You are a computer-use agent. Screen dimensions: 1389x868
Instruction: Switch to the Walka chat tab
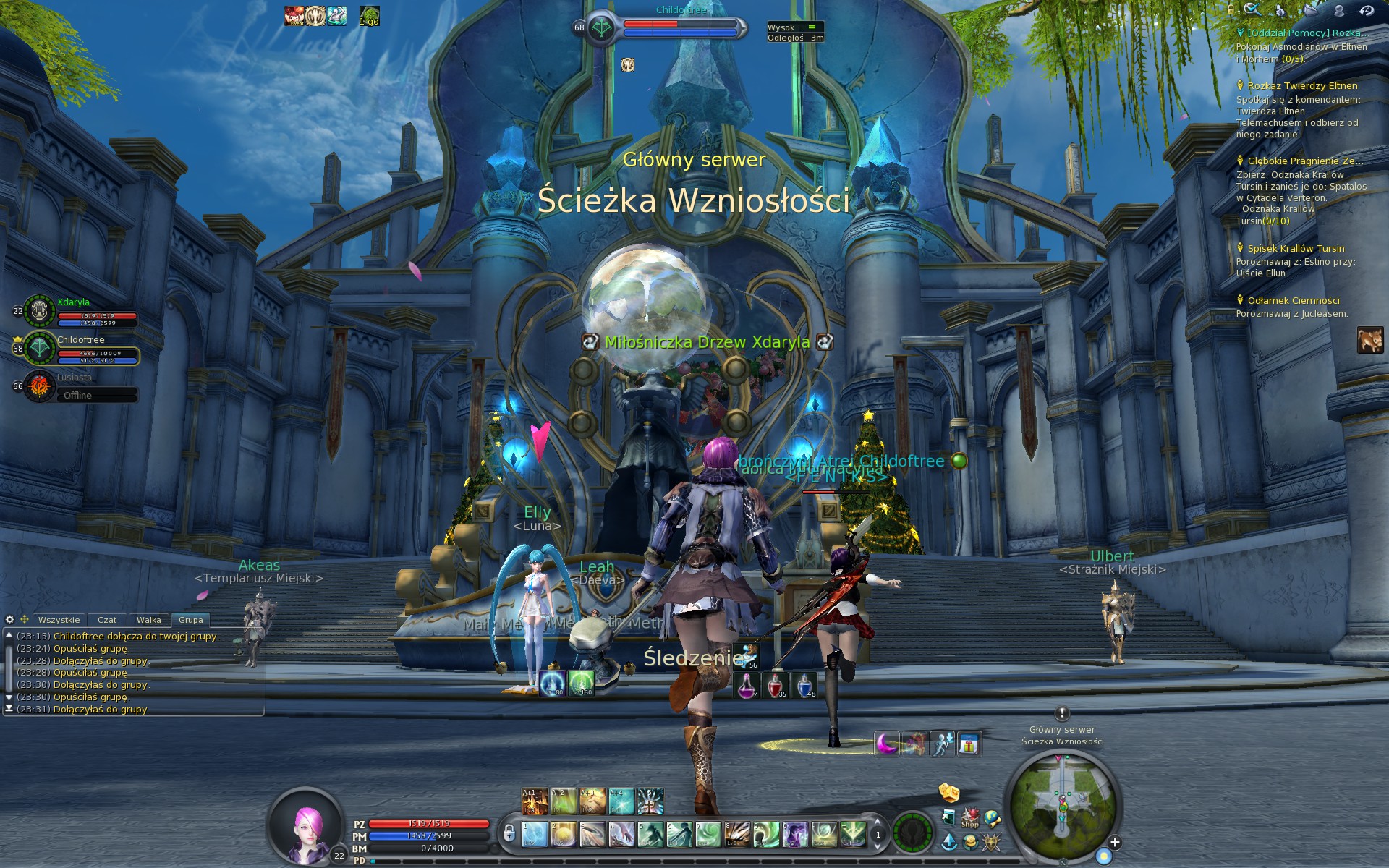[x=148, y=620]
